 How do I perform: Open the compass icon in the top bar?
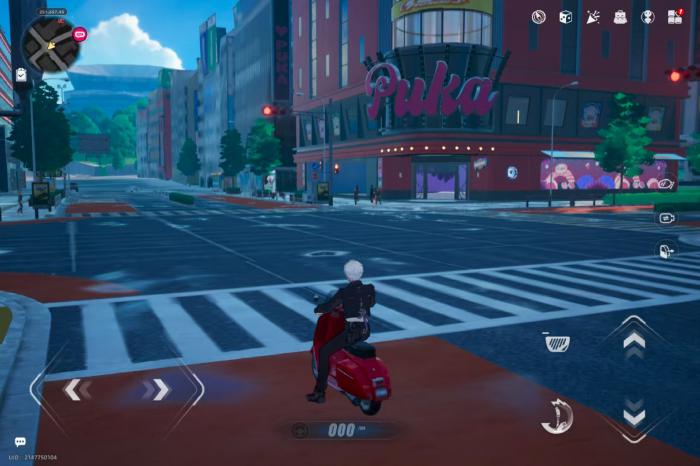538,17
